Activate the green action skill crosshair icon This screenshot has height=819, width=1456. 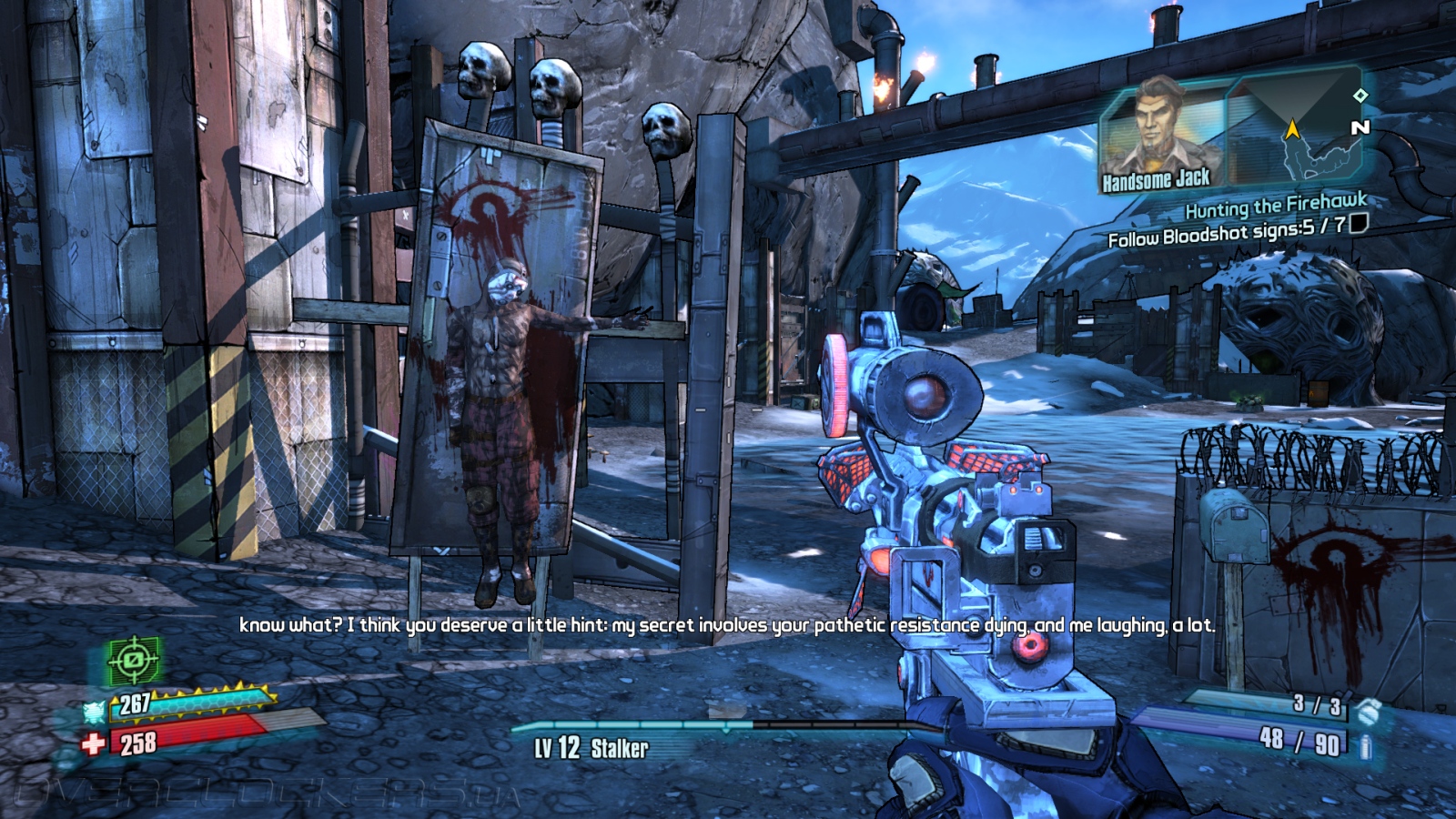(x=134, y=662)
